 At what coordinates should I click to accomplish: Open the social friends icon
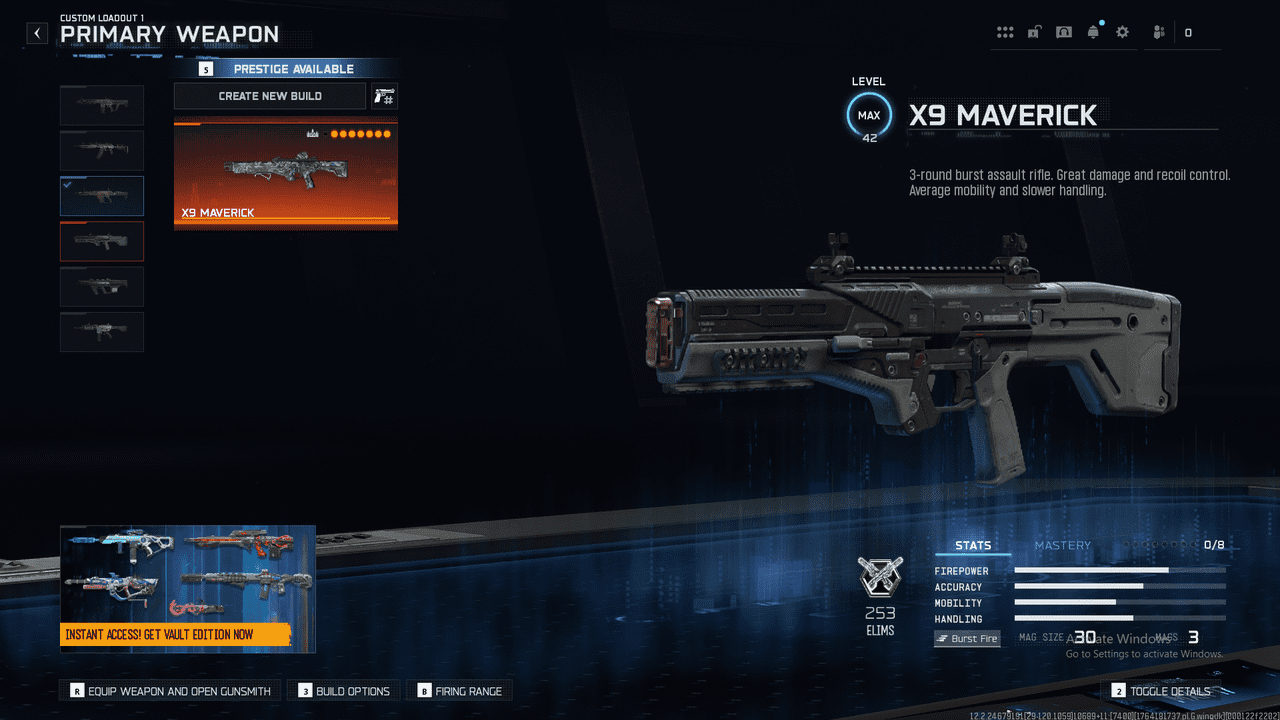tap(1159, 33)
